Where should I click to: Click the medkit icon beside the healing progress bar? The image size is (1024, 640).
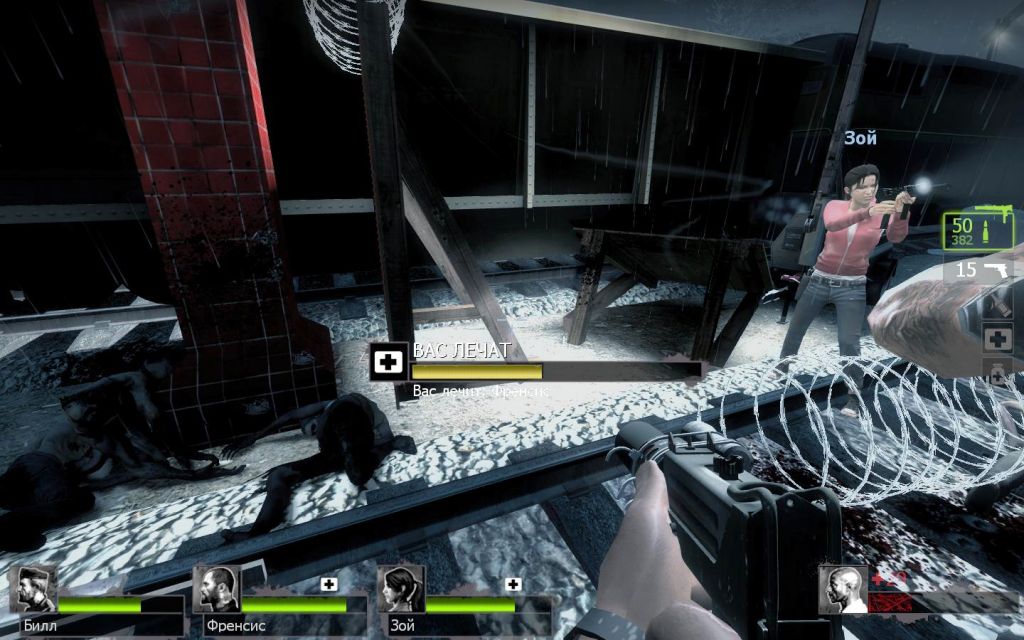[386, 362]
